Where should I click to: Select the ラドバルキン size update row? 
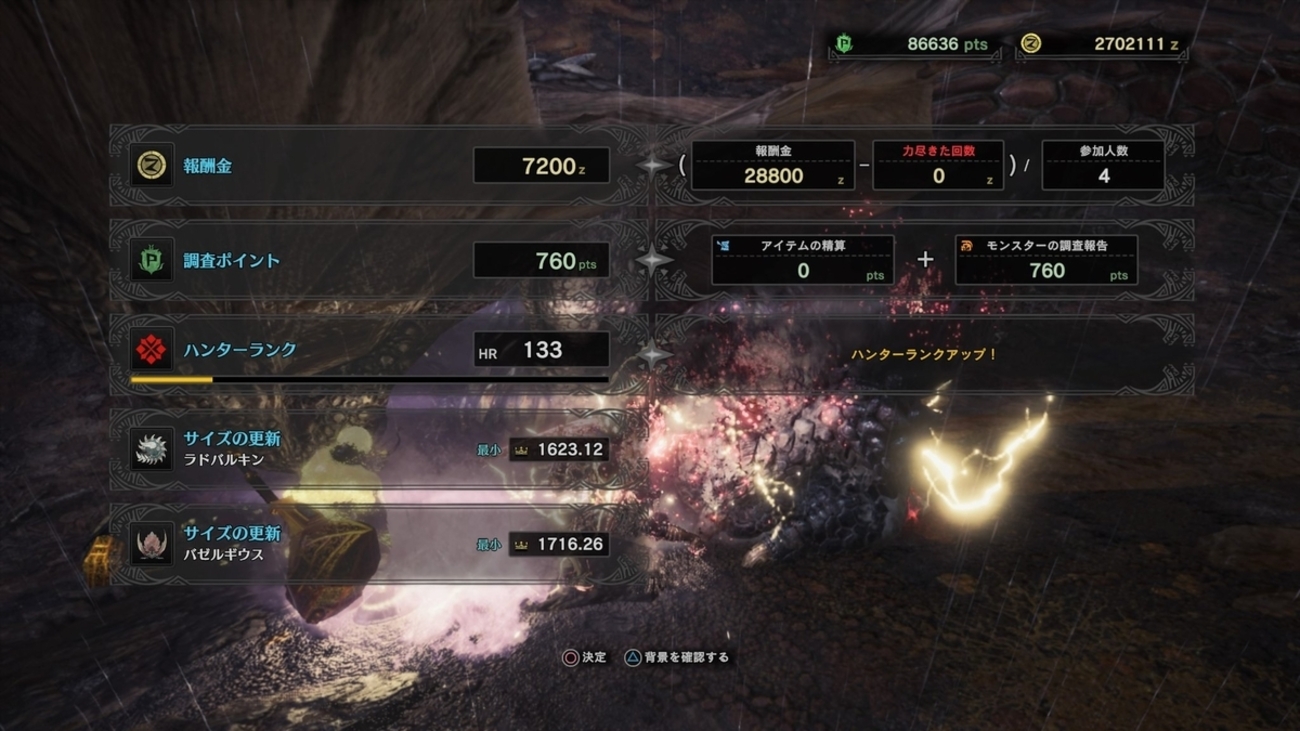pyautogui.click(x=370, y=449)
